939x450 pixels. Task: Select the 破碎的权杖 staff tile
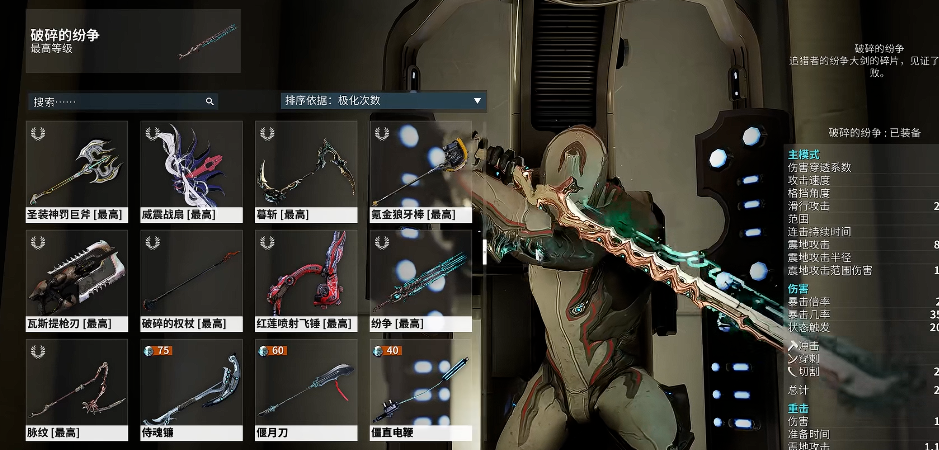[191, 280]
